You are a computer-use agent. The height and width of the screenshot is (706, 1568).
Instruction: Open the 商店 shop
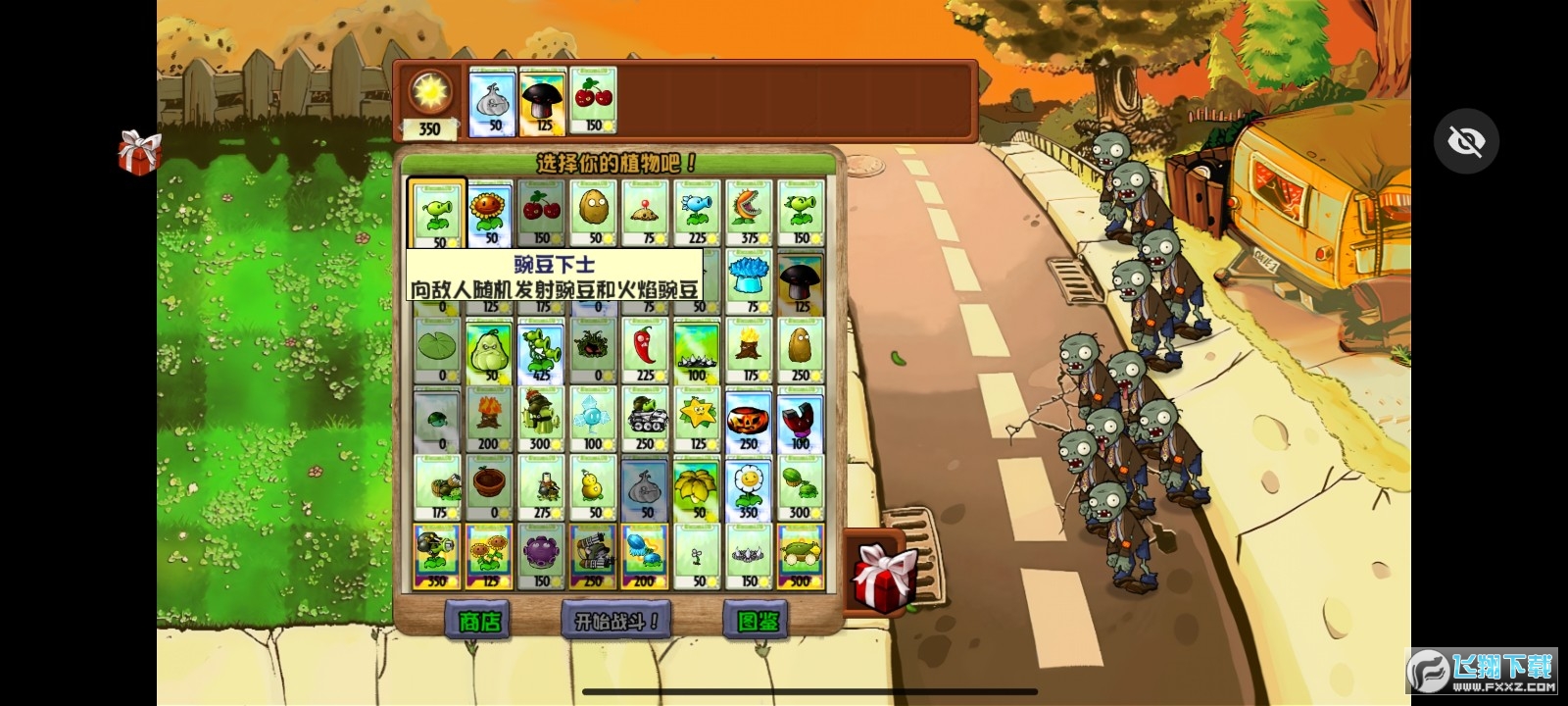coord(481,620)
